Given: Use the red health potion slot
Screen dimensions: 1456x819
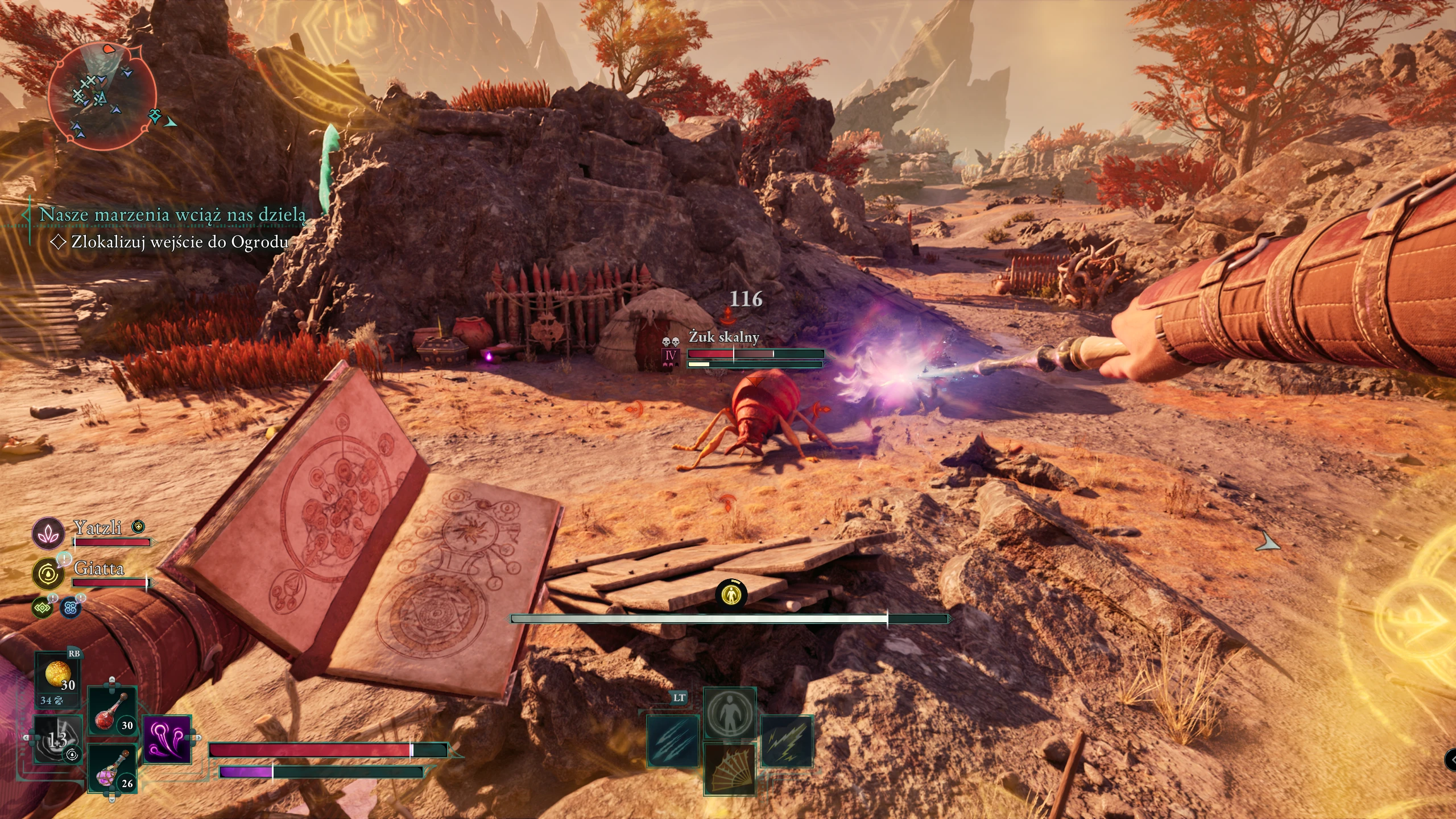Looking at the screenshot, I should 111,712.
